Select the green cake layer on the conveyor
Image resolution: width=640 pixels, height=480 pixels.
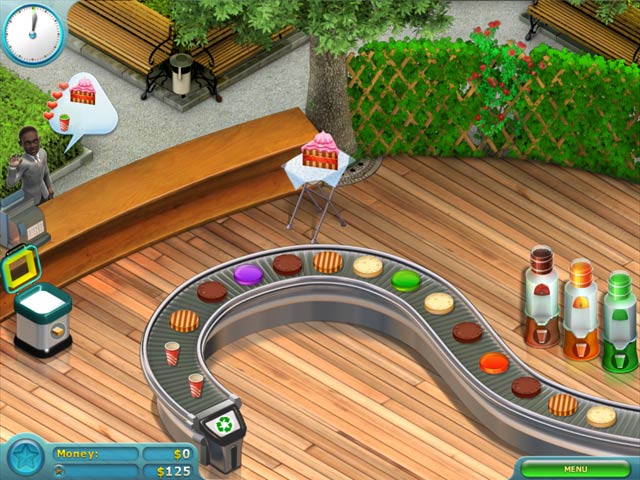click(405, 281)
